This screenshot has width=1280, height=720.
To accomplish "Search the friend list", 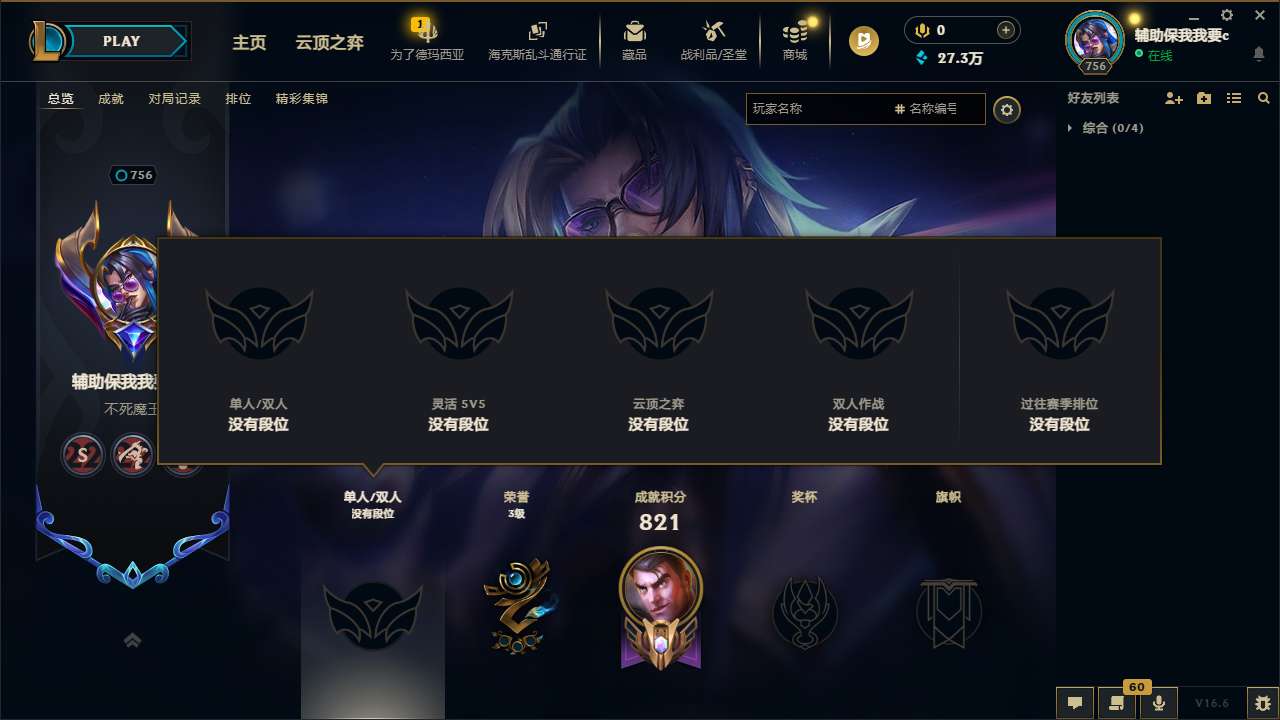I will coord(1263,97).
